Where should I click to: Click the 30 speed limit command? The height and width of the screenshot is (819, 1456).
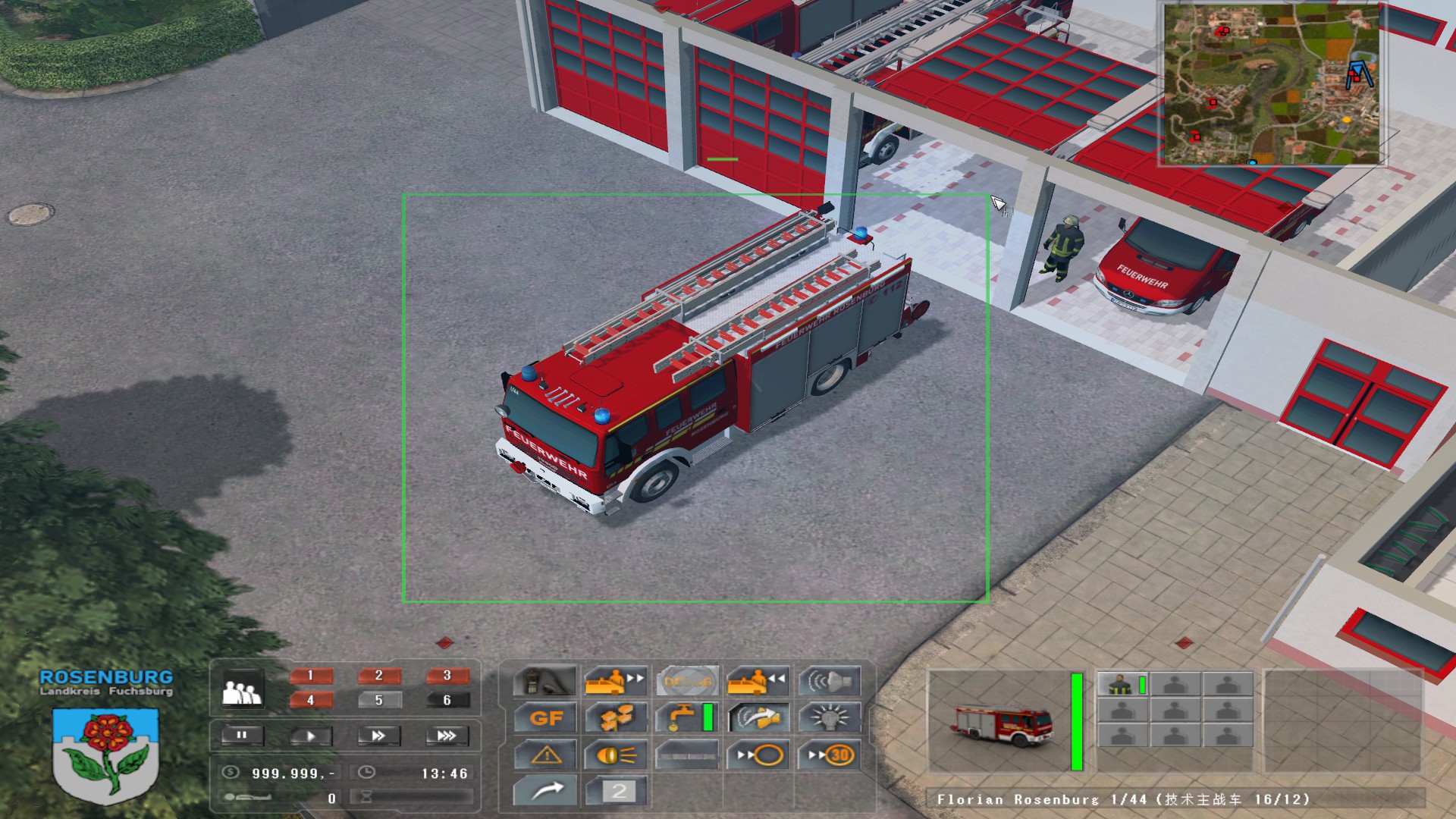click(830, 755)
